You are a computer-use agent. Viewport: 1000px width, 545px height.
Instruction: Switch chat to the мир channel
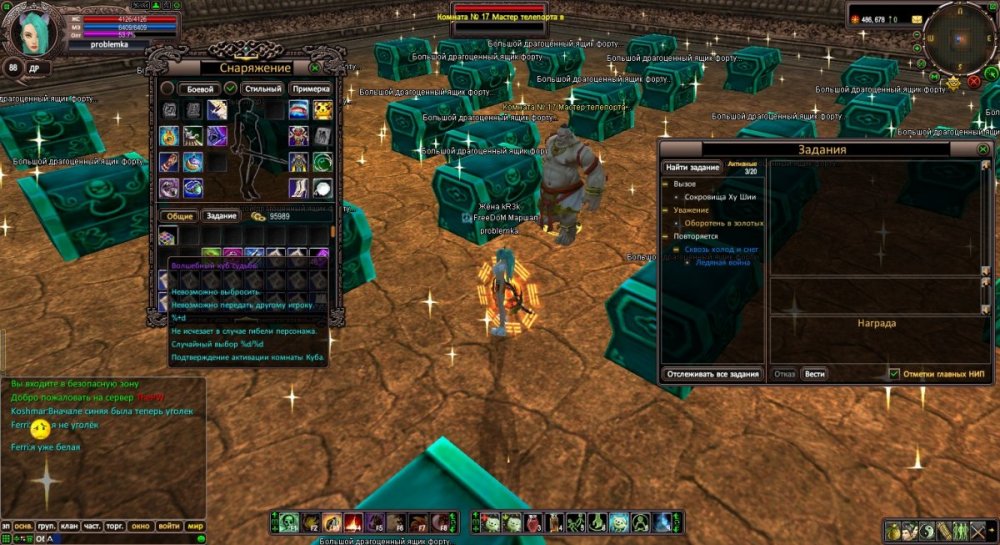[x=195, y=525]
